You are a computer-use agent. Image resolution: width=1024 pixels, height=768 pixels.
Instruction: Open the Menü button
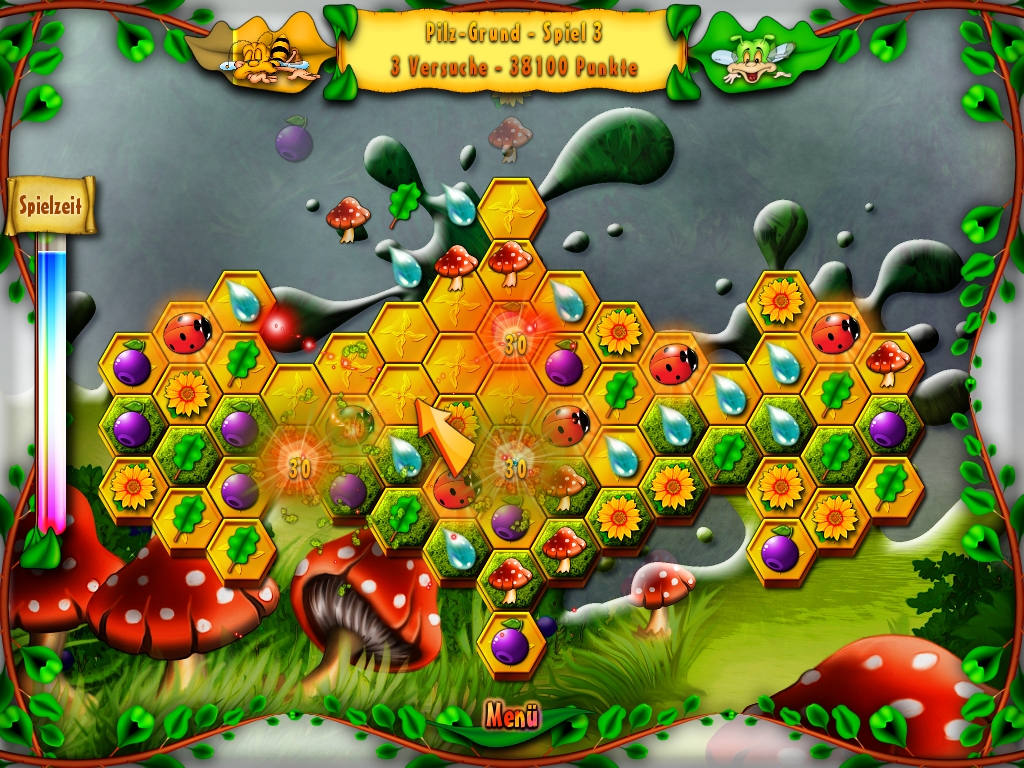tap(512, 716)
